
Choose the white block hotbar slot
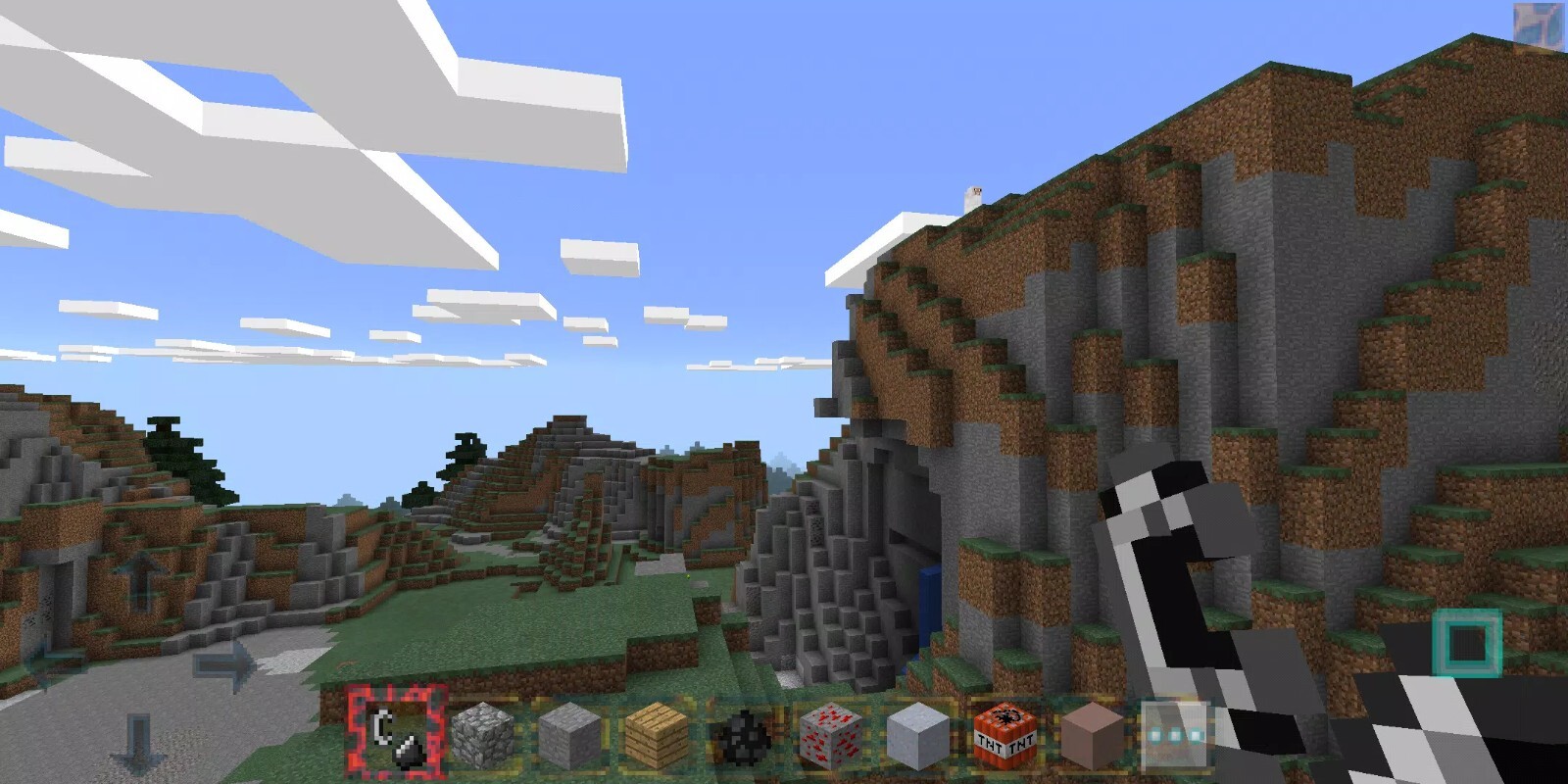coord(917,734)
